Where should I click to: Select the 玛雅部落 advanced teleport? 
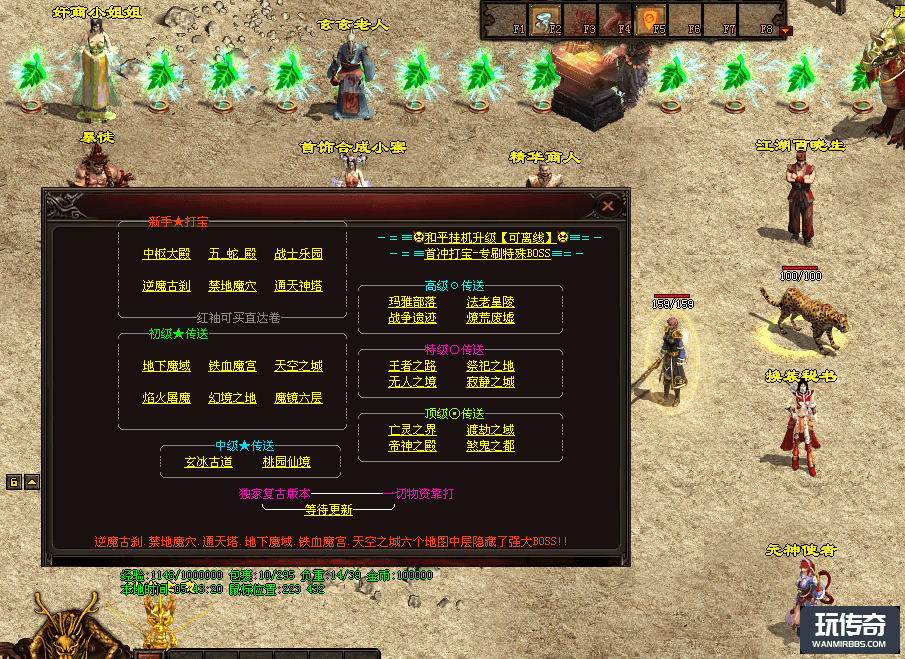412,302
